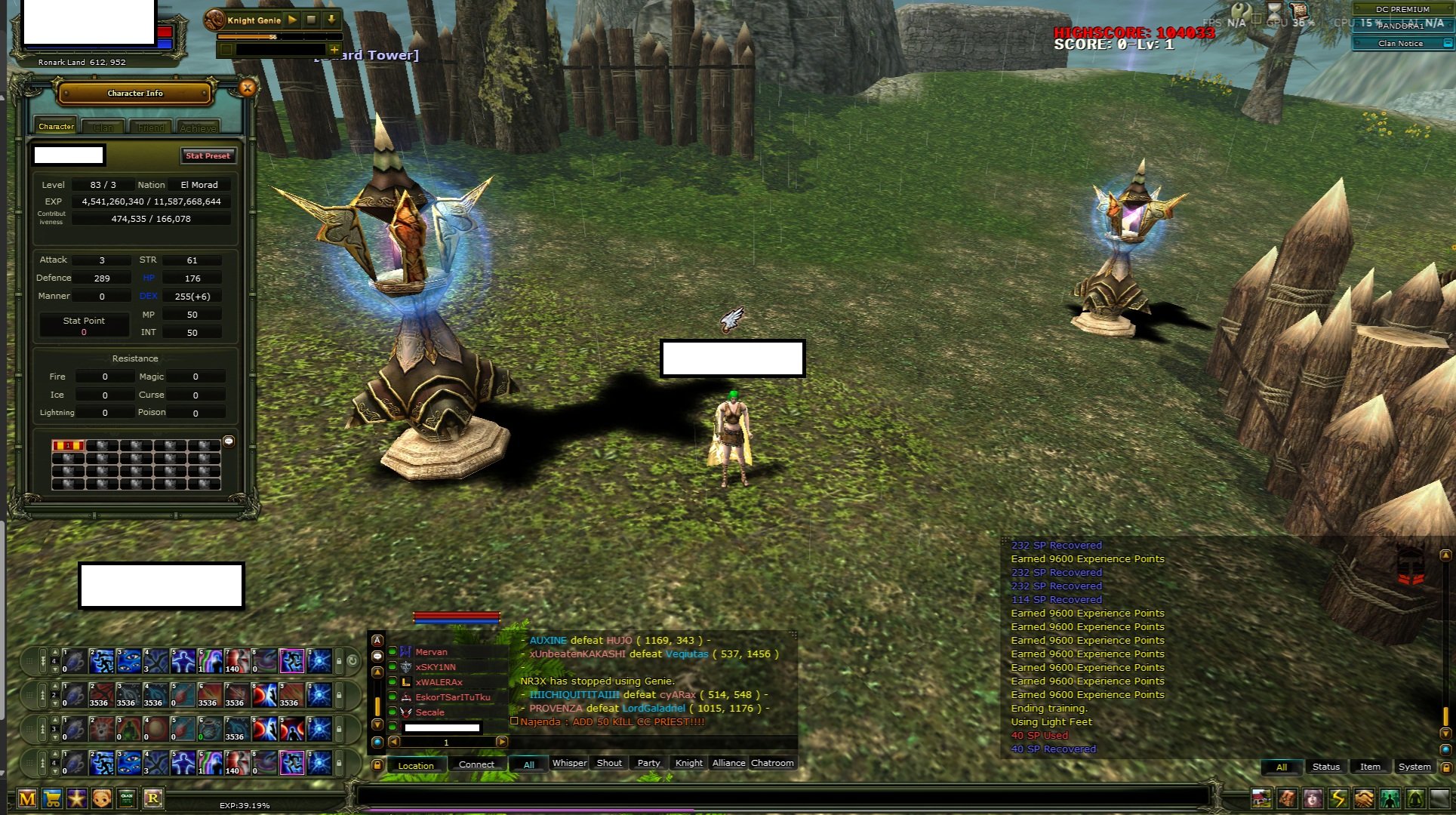
Task: Select the handshake trade icon bottom-right
Action: 1365,798
